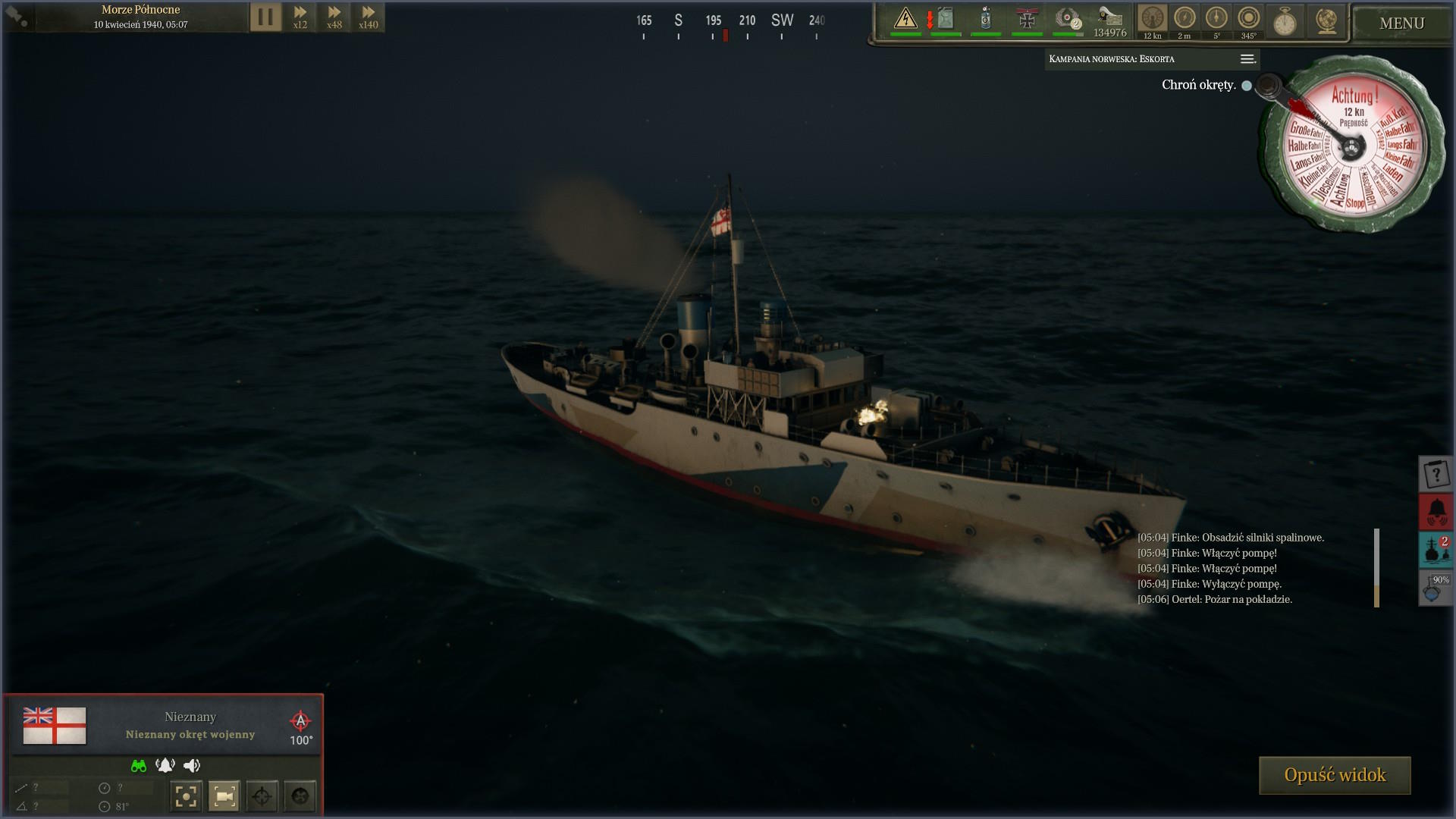Open the depth gauge showing 2 m
Screen dimensions: 1456x819
[x=1185, y=20]
